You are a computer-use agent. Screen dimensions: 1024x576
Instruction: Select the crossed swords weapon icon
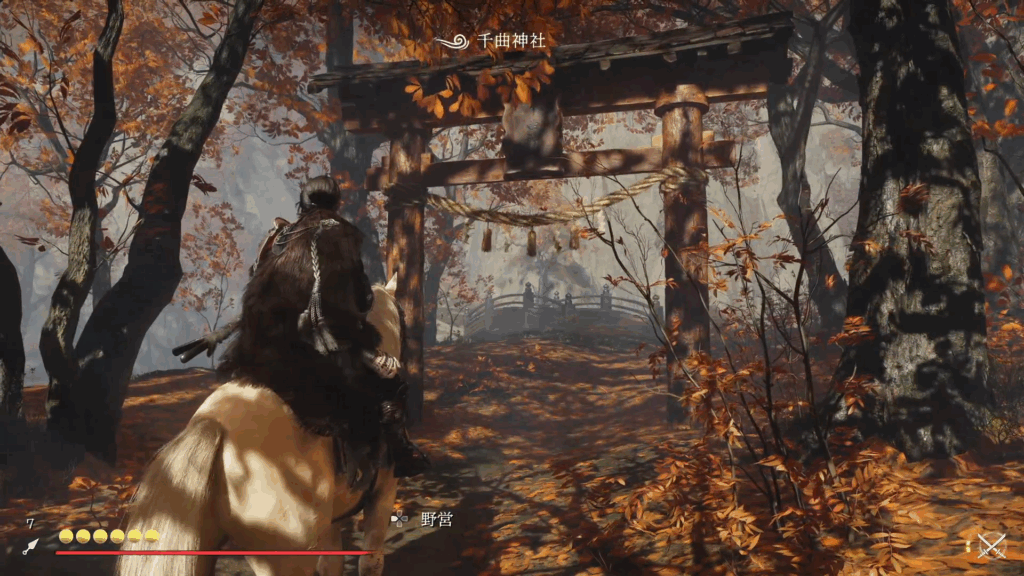coord(991,545)
